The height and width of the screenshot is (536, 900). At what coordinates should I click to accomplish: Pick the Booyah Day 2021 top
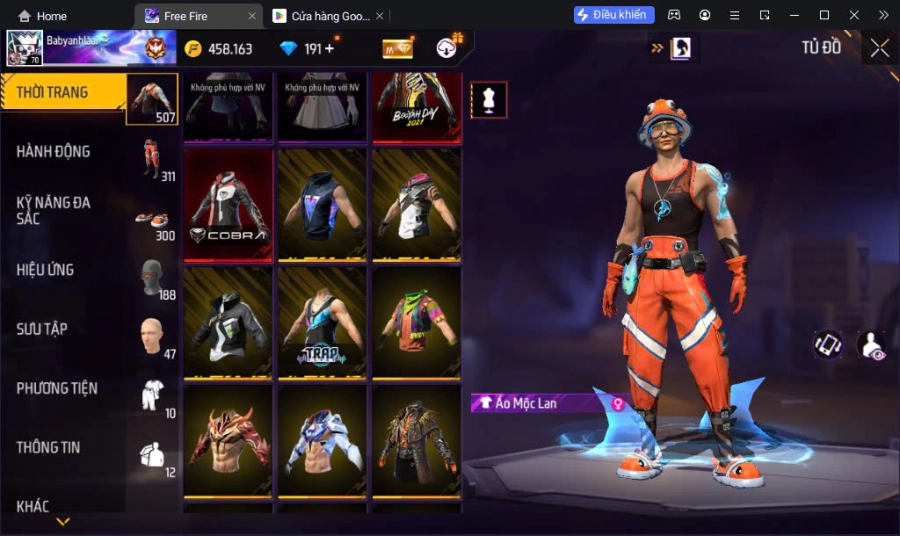[x=417, y=106]
